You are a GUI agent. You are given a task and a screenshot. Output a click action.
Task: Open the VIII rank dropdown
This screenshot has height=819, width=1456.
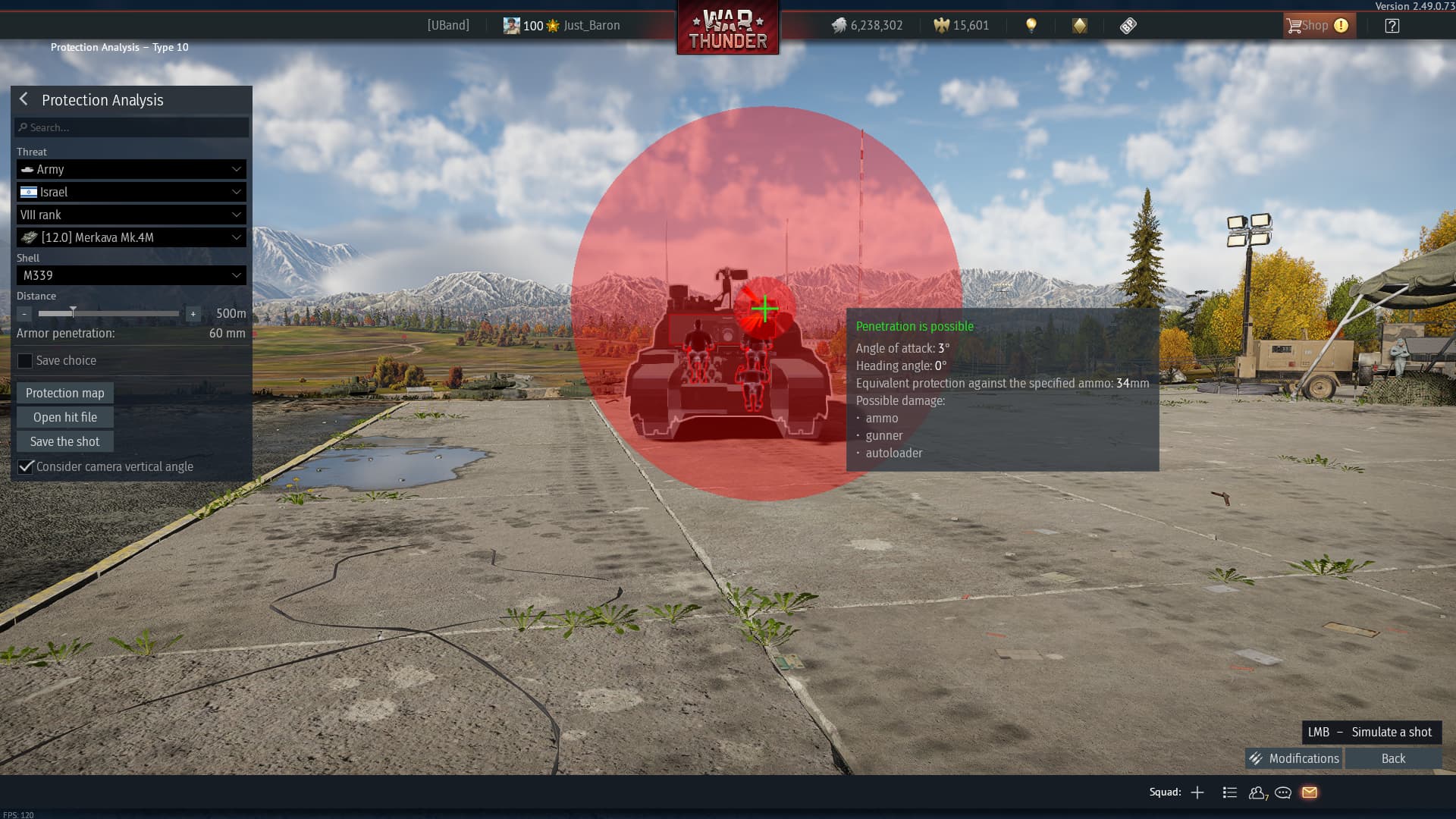(x=131, y=215)
